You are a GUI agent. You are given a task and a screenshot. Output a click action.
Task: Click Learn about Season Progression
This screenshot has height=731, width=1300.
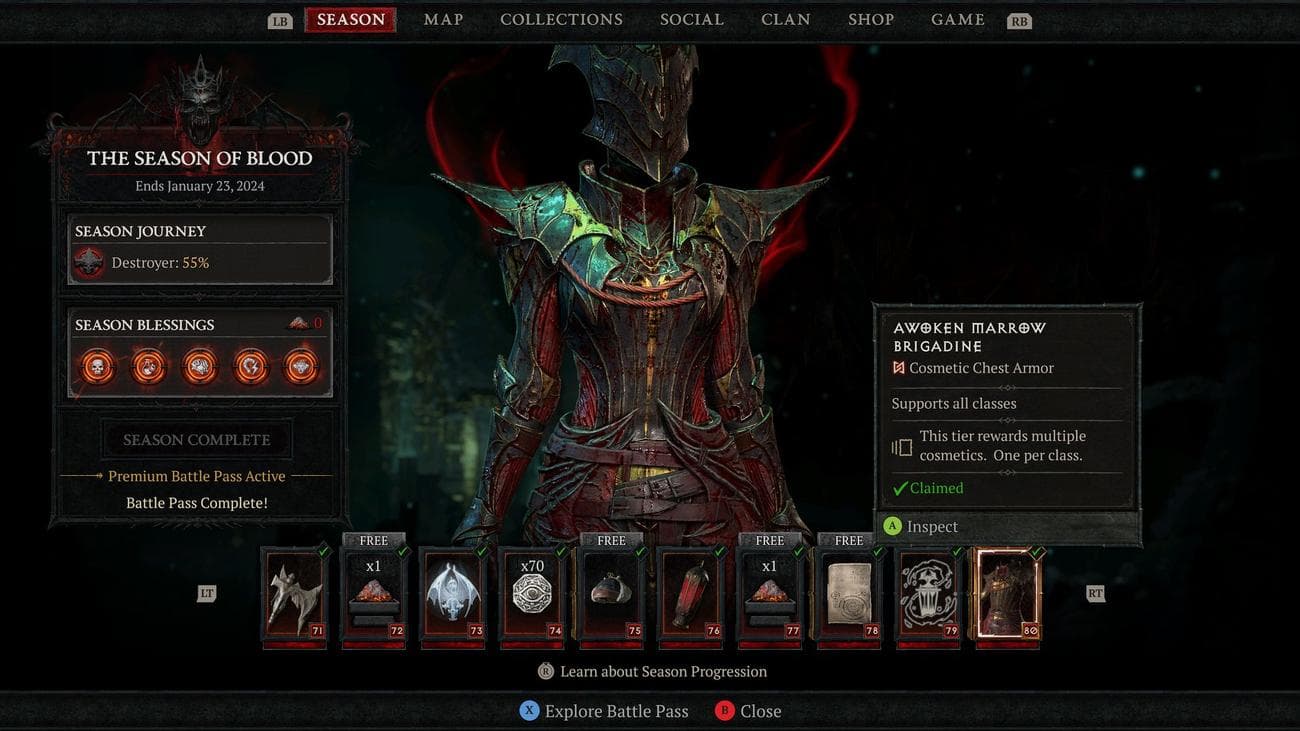[654, 671]
